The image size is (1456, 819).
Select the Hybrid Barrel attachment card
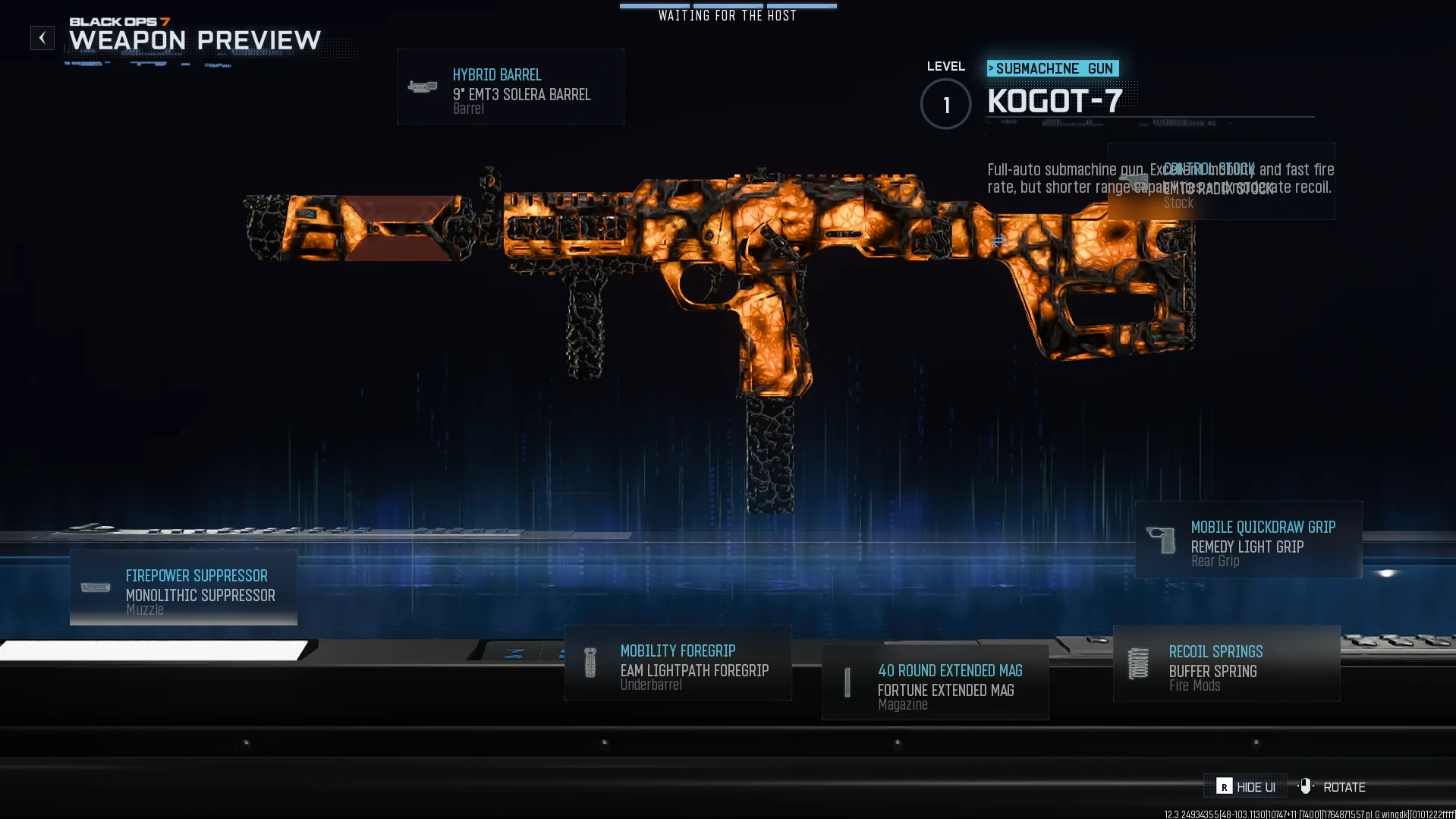pyautogui.click(x=510, y=87)
